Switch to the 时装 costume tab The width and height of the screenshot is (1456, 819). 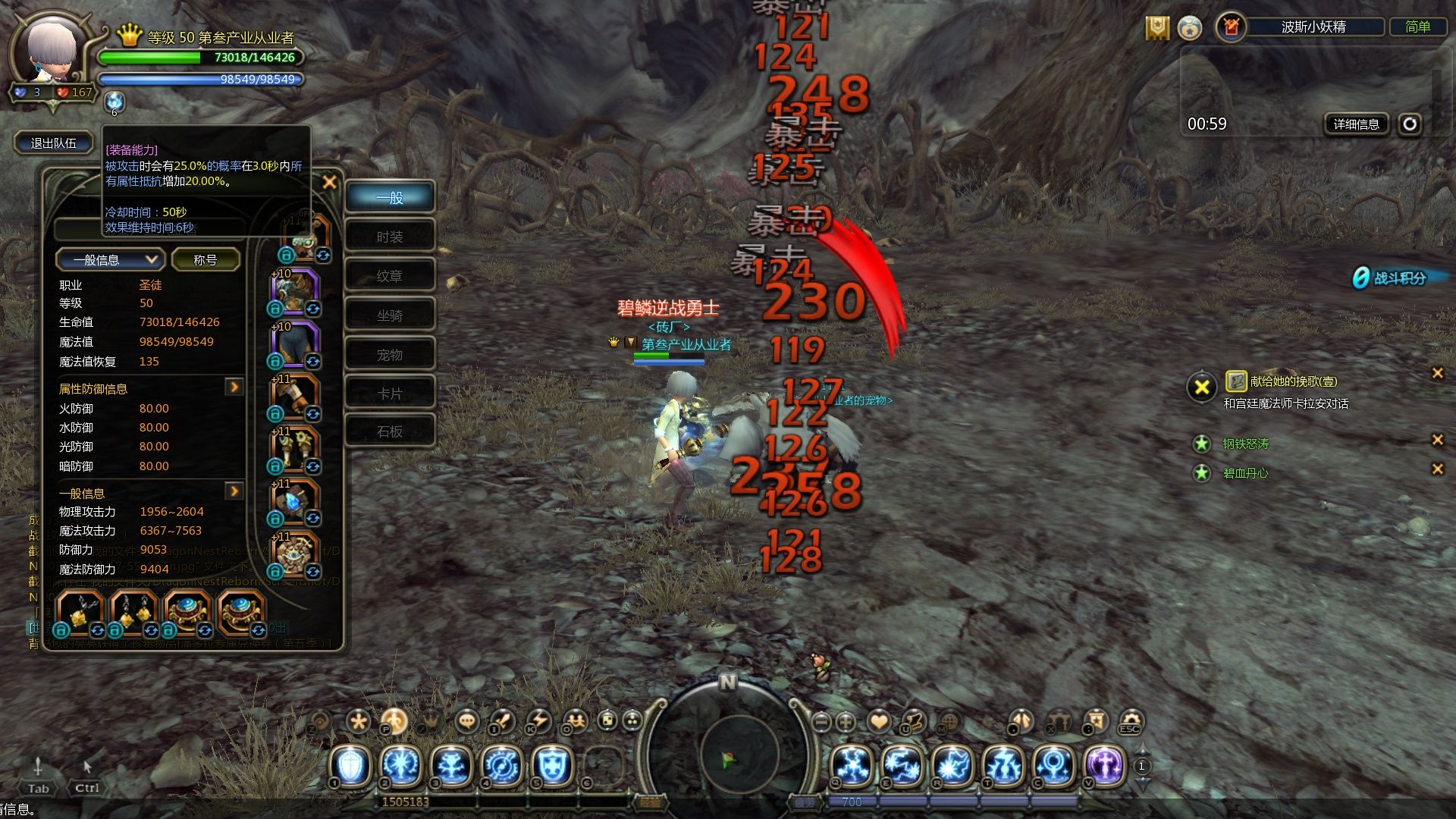(x=390, y=237)
